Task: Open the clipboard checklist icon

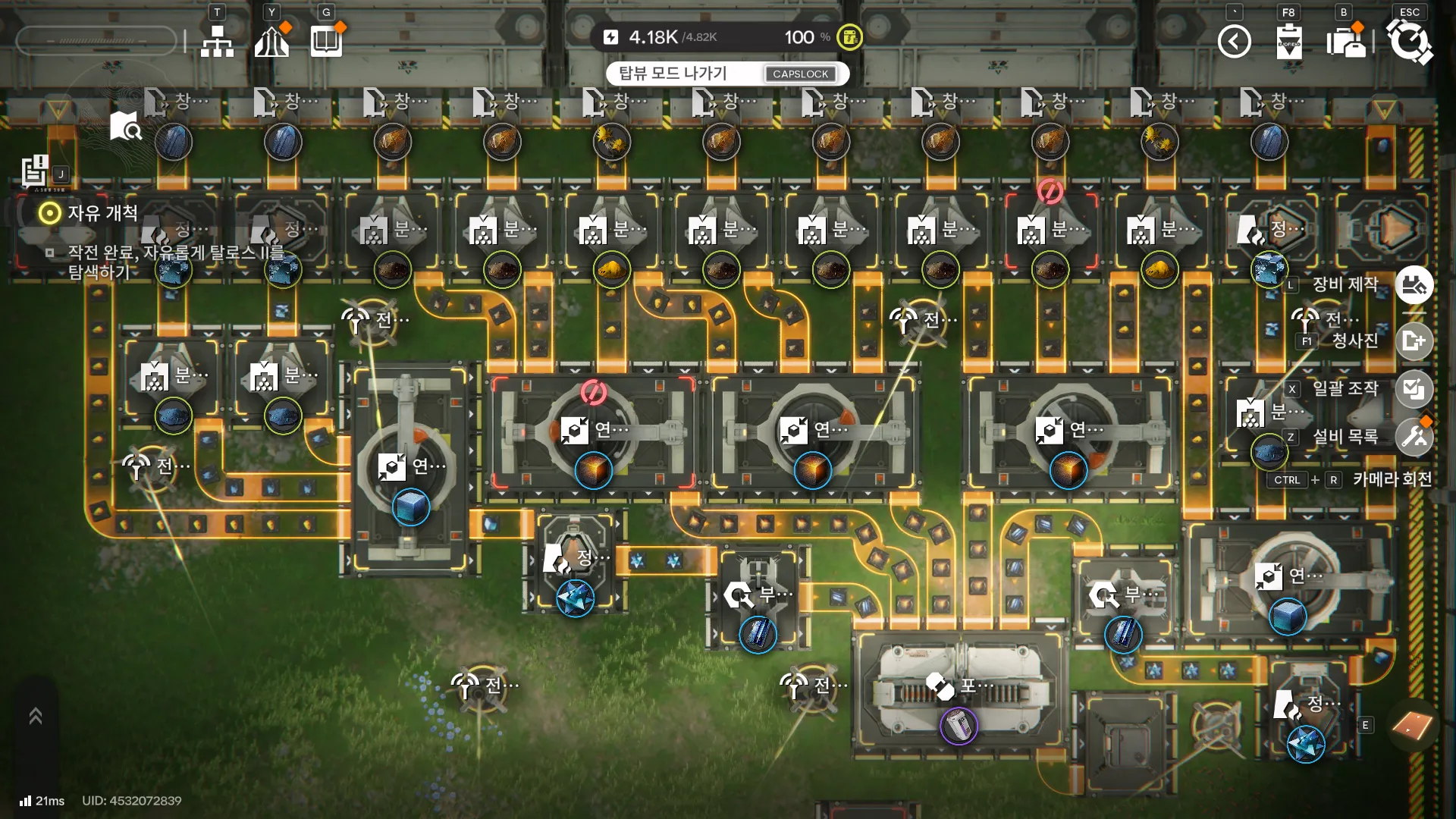Action: click(x=1288, y=41)
